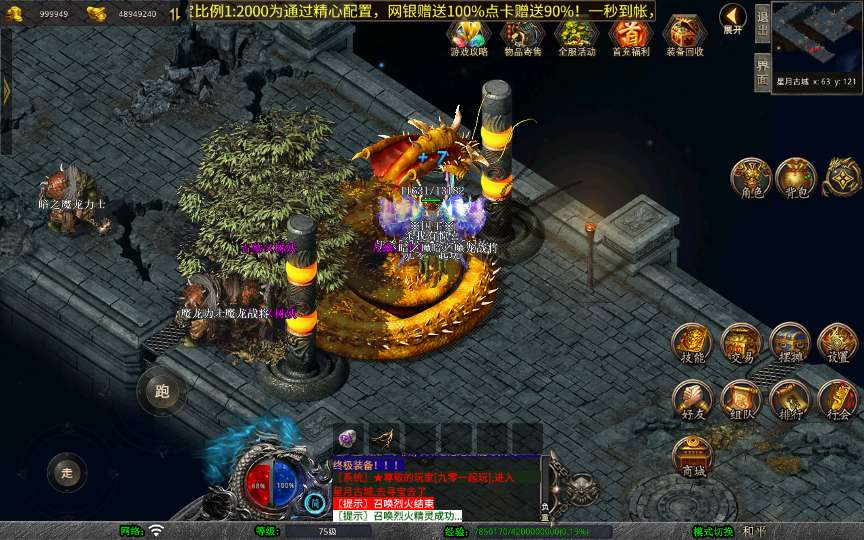This screenshot has width=864, height=540.
Task: Open the 交易 trade menu
Action: 740,343
